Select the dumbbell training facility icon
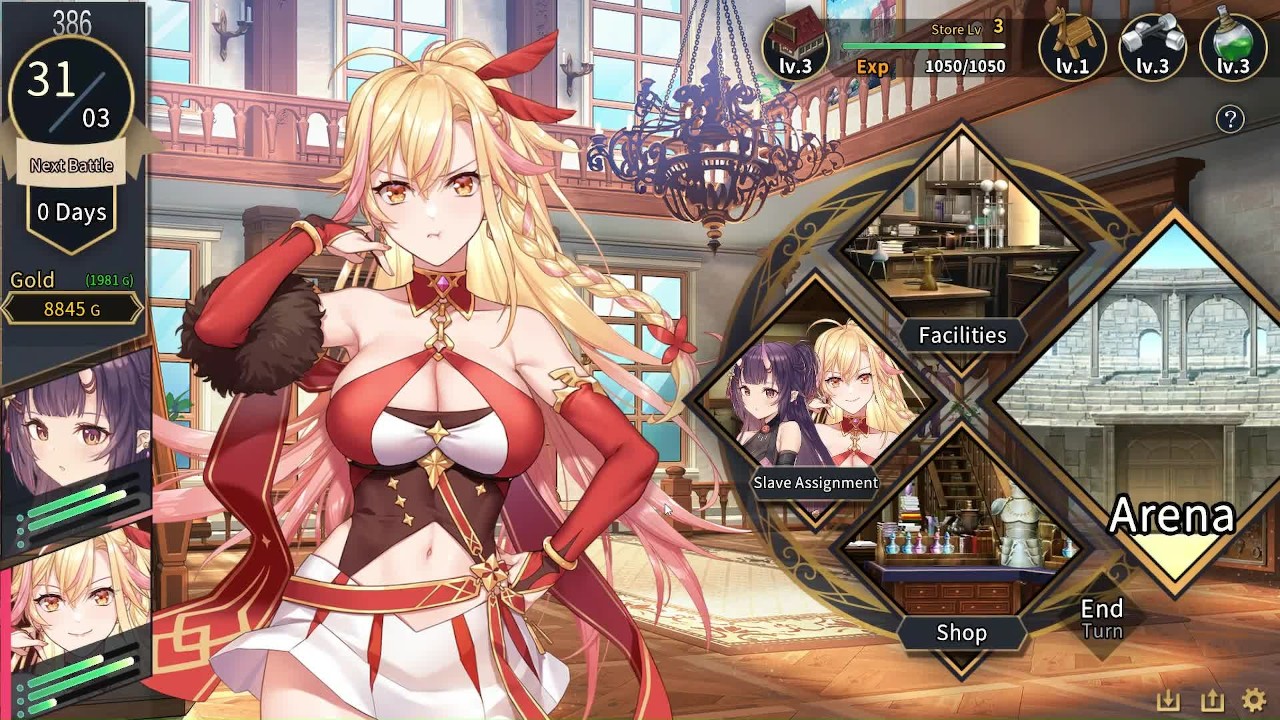The image size is (1280, 720). (x=1152, y=45)
